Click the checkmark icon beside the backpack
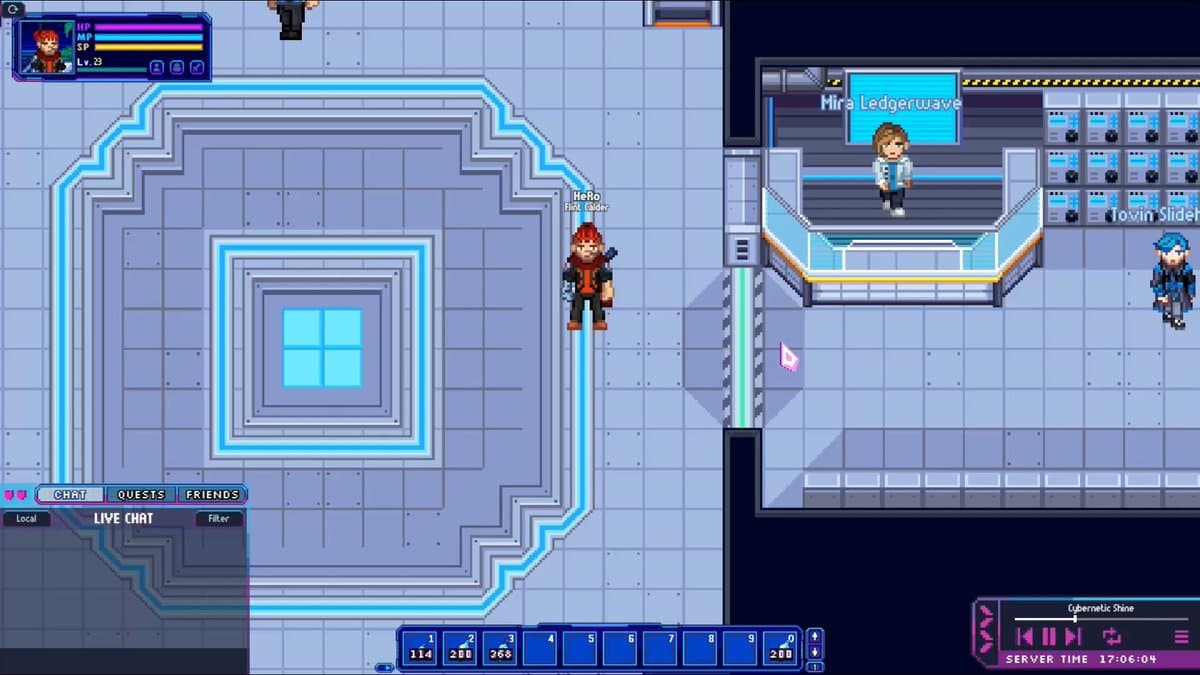This screenshot has width=1200, height=675. coord(196,67)
